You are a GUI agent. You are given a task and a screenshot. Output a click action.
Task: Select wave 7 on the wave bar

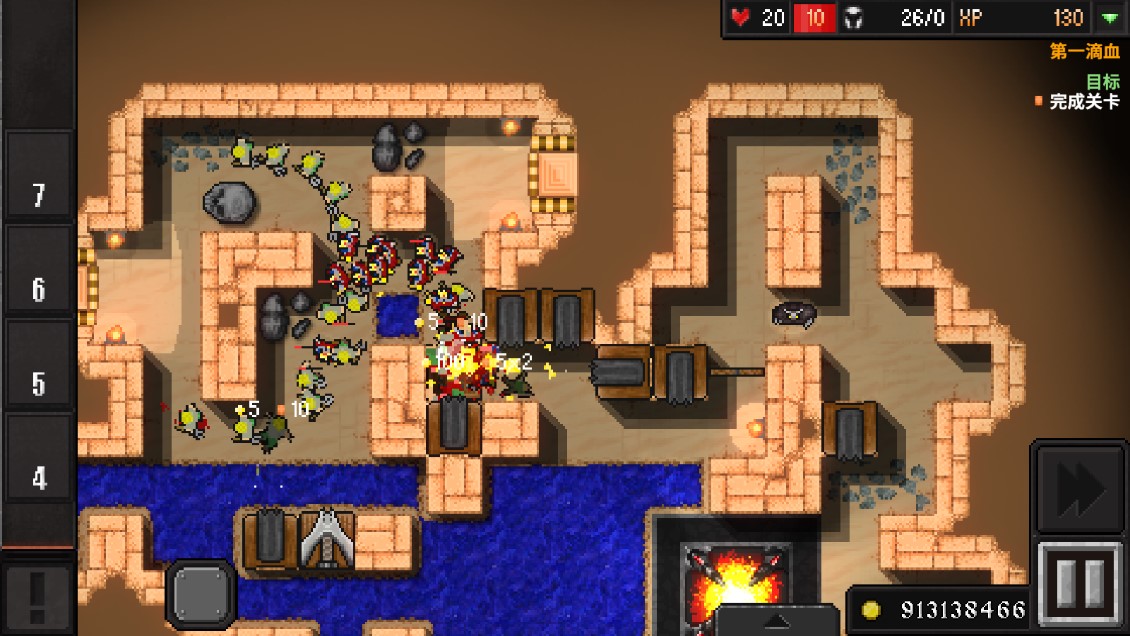[39, 195]
